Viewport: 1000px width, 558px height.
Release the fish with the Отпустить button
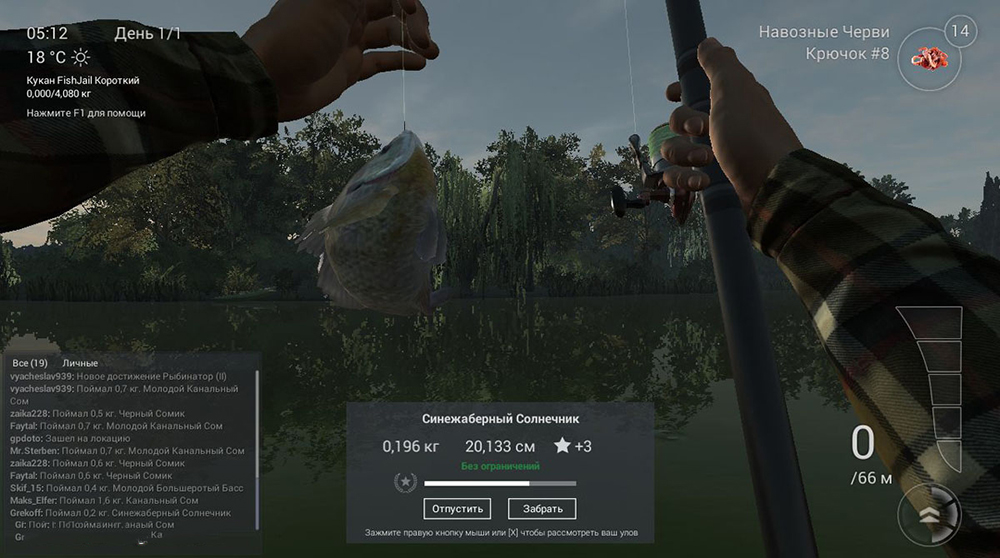[458, 508]
